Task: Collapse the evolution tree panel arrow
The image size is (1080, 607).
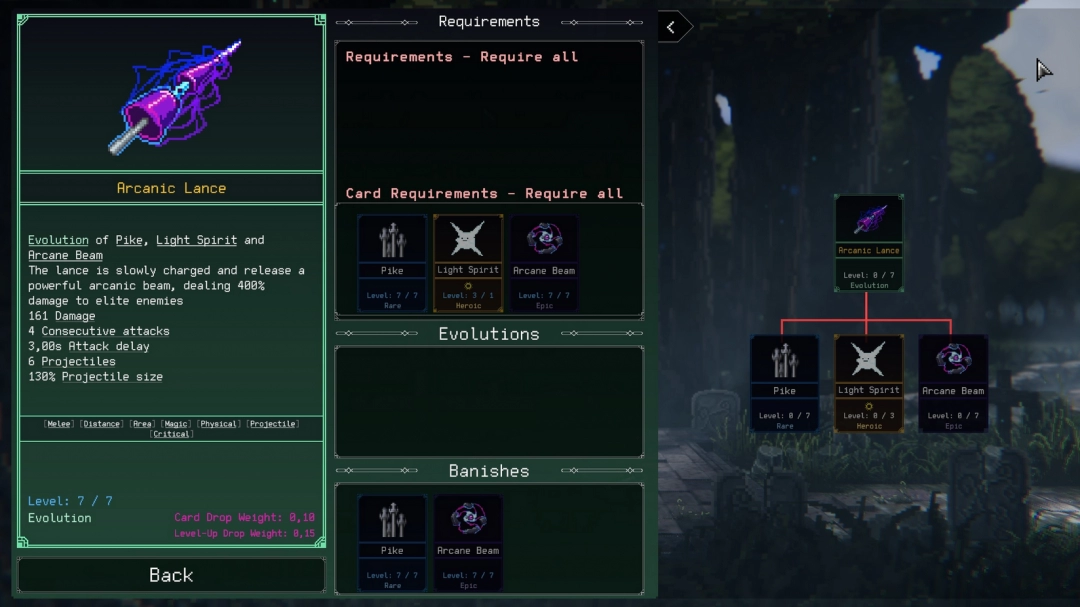Action: click(673, 27)
